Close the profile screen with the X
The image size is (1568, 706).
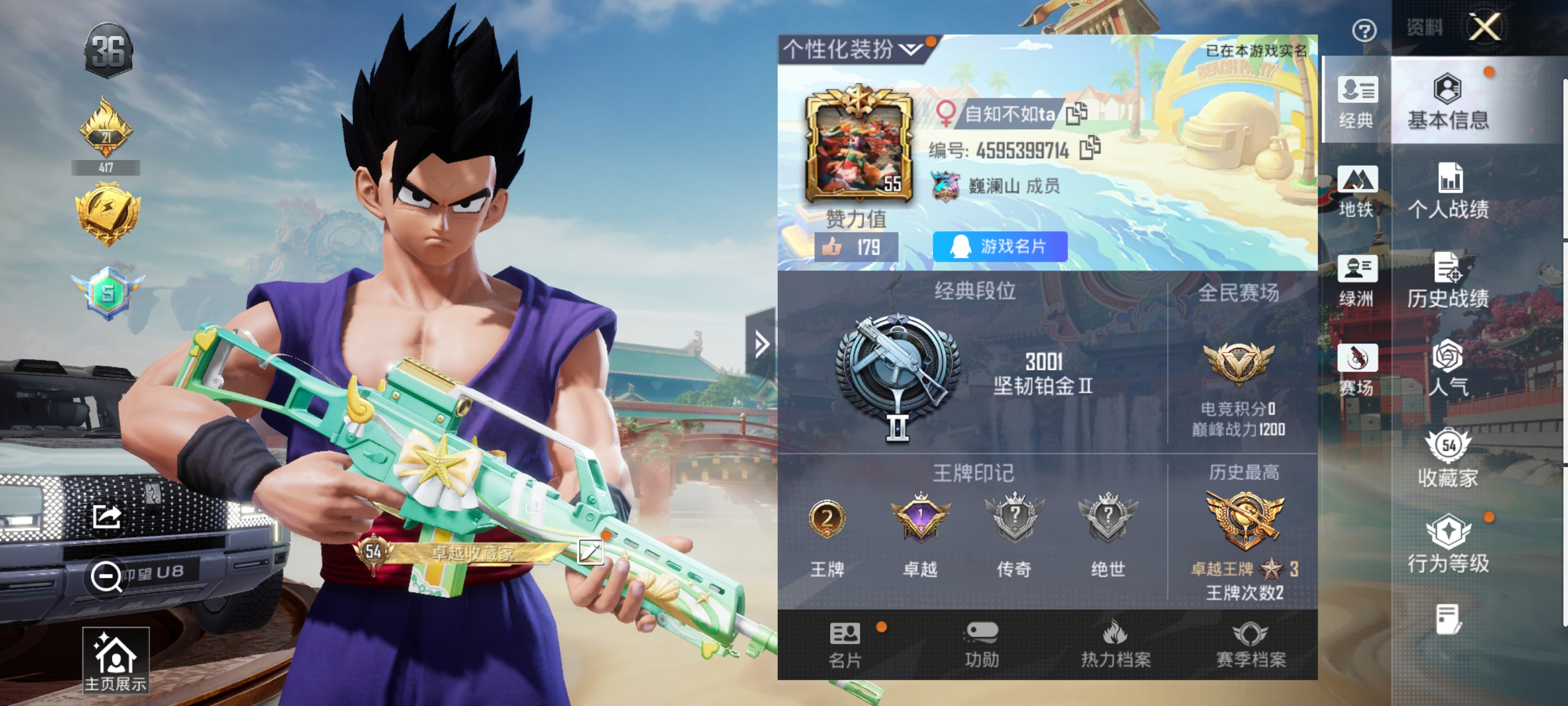[x=1484, y=27]
